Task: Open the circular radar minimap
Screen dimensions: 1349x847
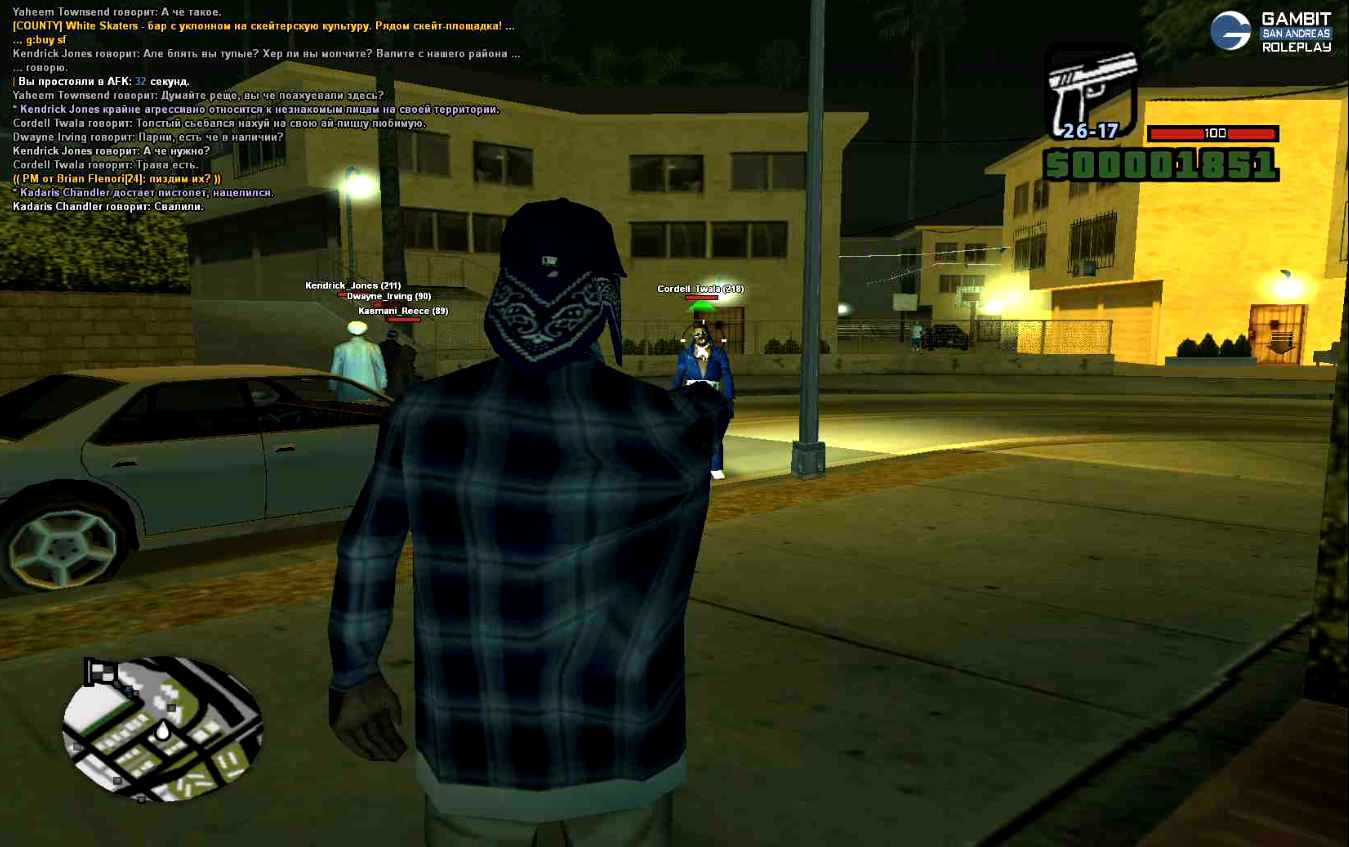Action: tap(162, 729)
